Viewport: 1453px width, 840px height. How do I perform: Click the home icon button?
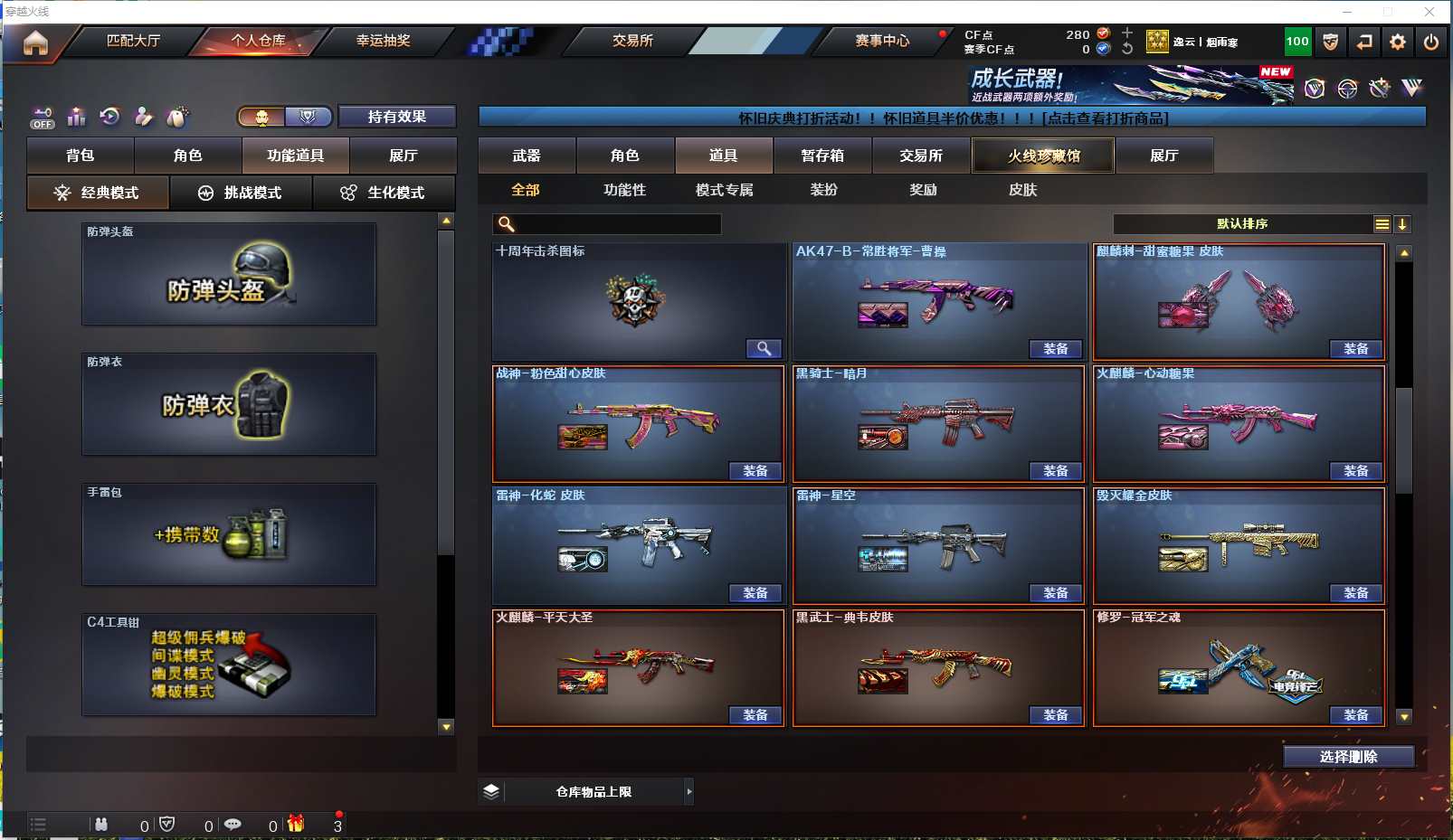(x=35, y=42)
